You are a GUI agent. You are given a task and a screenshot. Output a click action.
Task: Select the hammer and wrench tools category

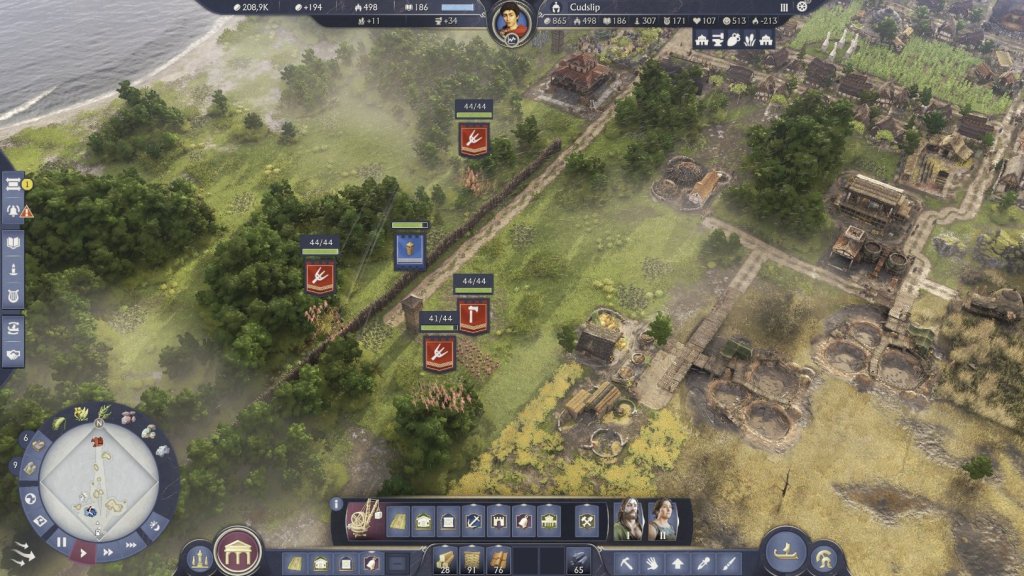[x=587, y=520]
